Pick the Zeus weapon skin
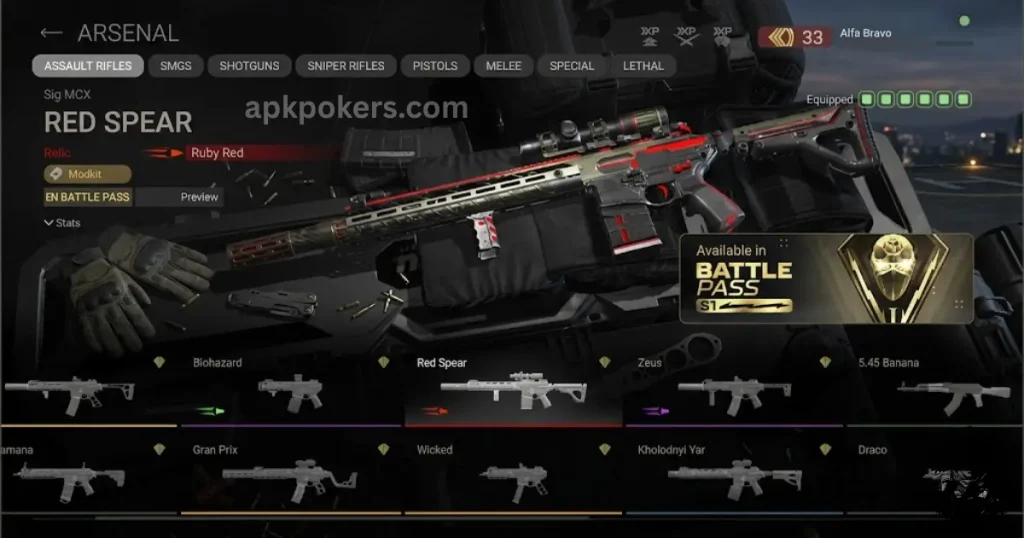 [734, 390]
